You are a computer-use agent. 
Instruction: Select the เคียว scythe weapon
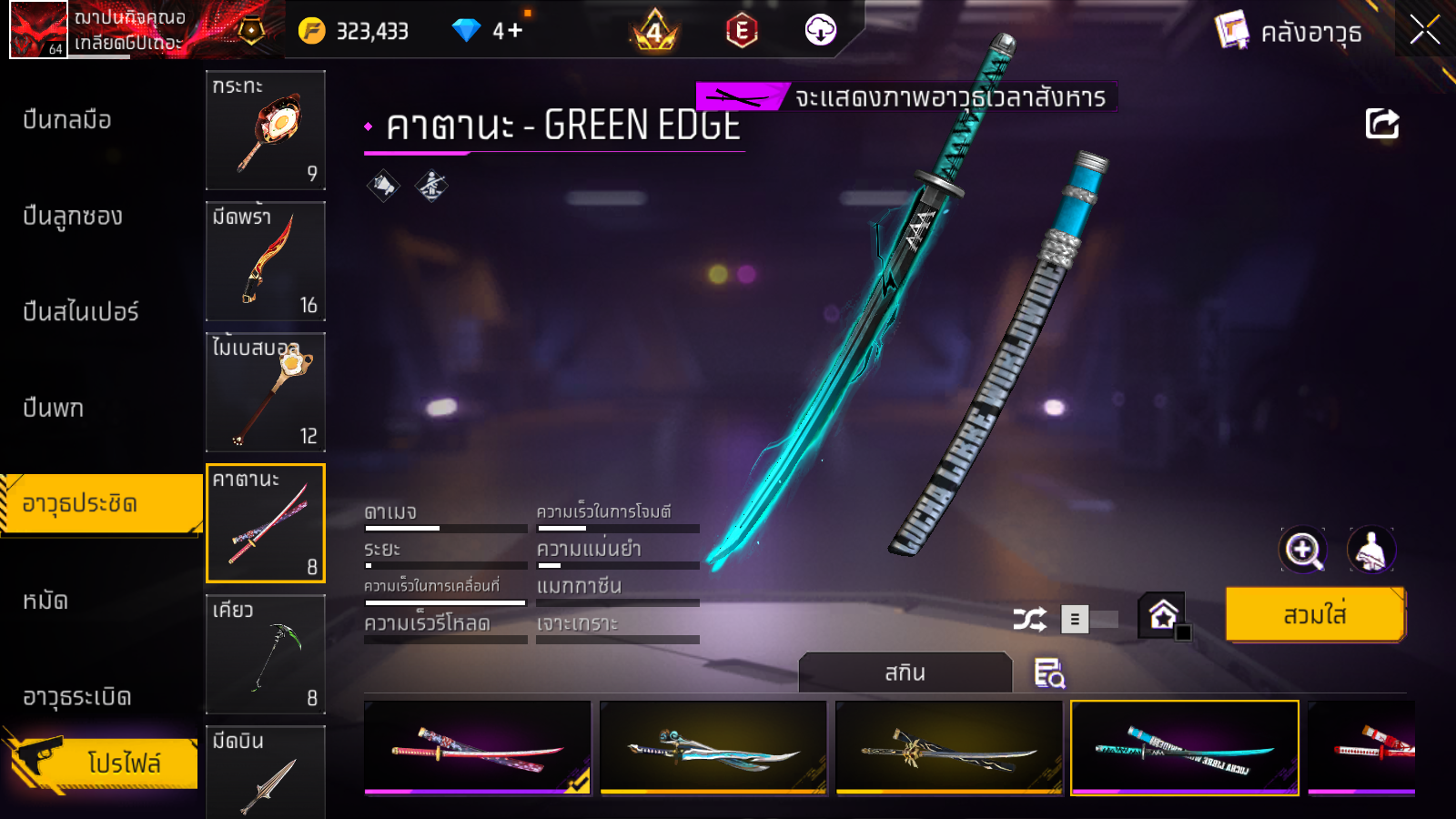(x=266, y=654)
